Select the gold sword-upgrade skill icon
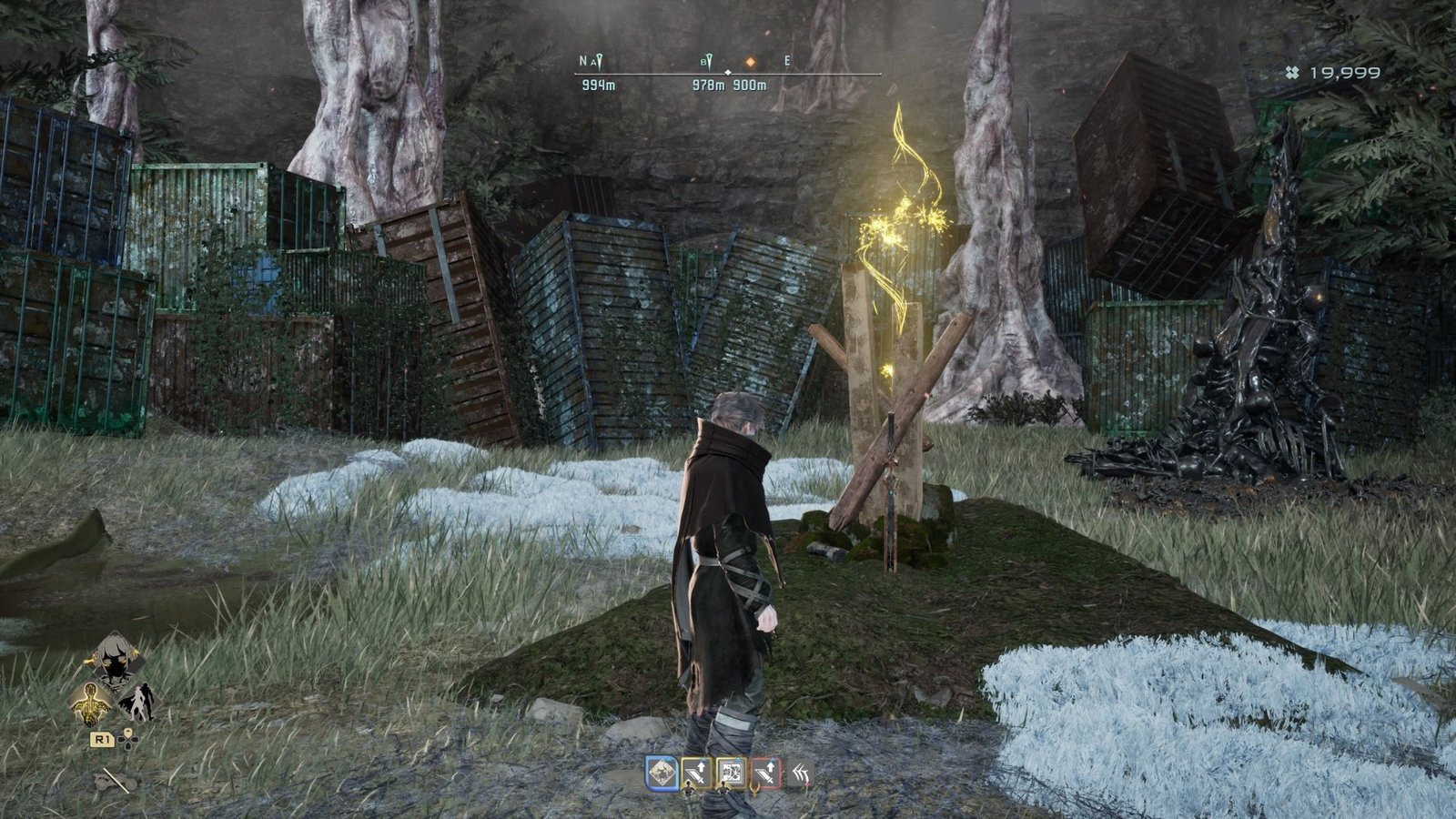Image resolution: width=1456 pixels, height=819 pixels. coord(695,771)
